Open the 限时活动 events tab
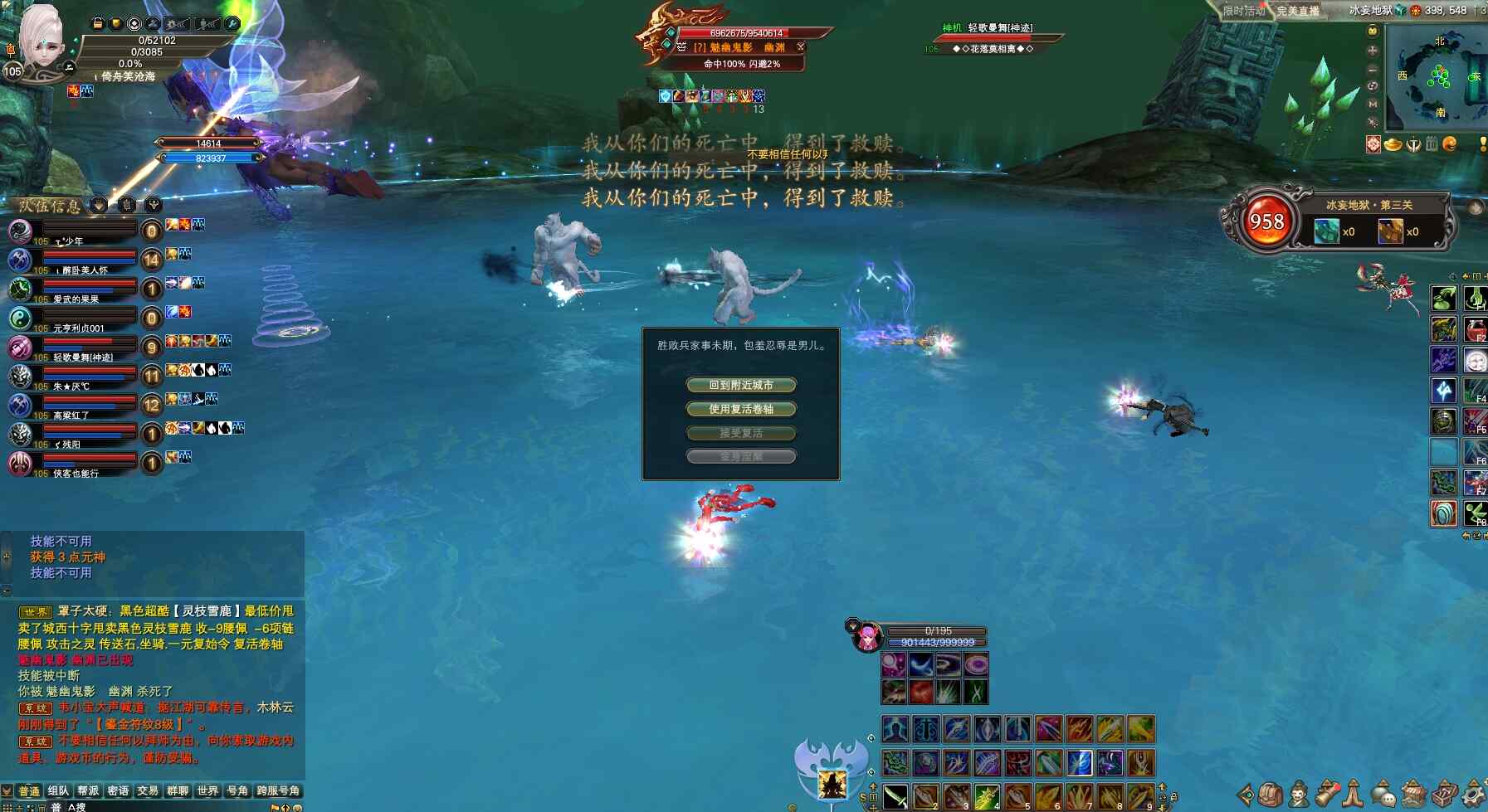The image size is (1488, 812). pyautogui.click(x=1244, y=11)
